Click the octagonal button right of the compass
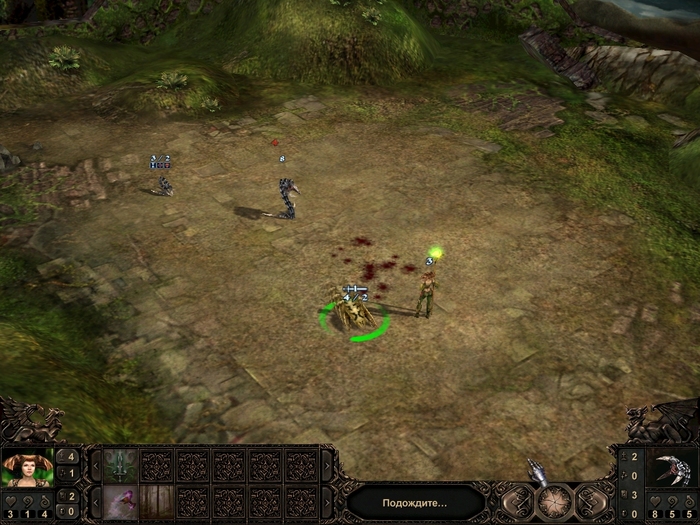 click(x=591, y=501)
